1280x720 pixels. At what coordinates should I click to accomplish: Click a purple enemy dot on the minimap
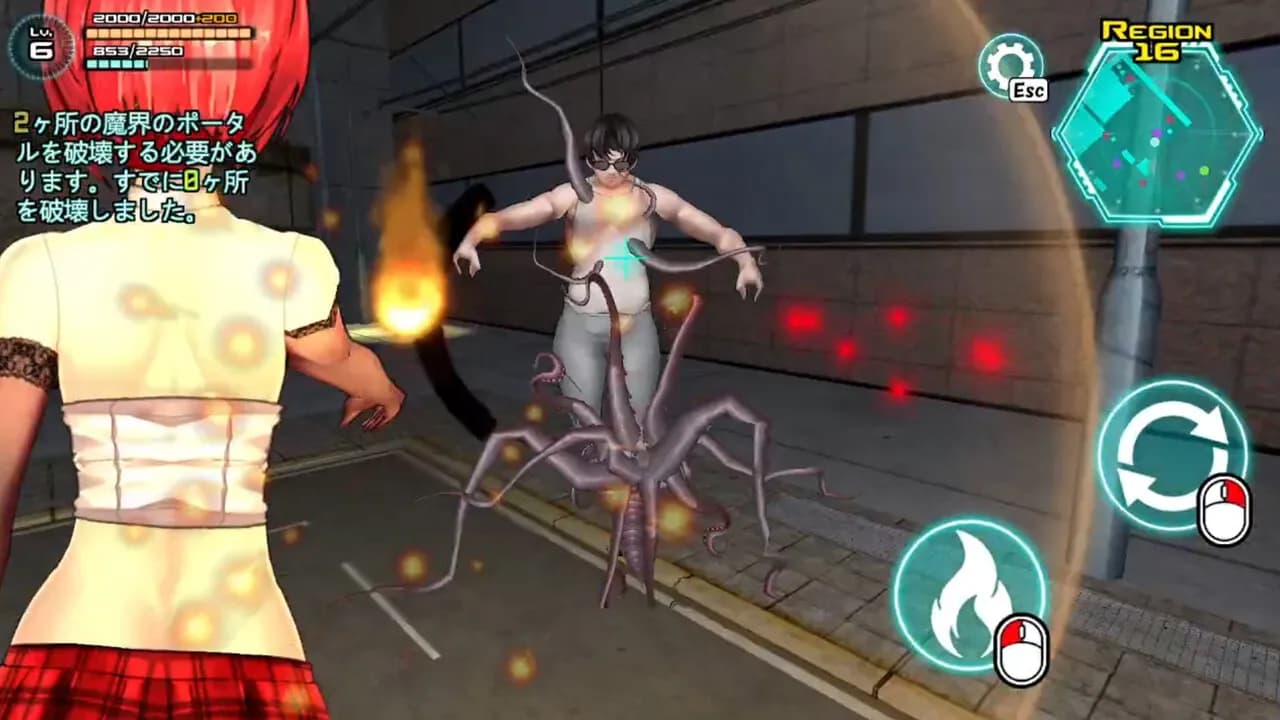click(x=1156, y=132)
